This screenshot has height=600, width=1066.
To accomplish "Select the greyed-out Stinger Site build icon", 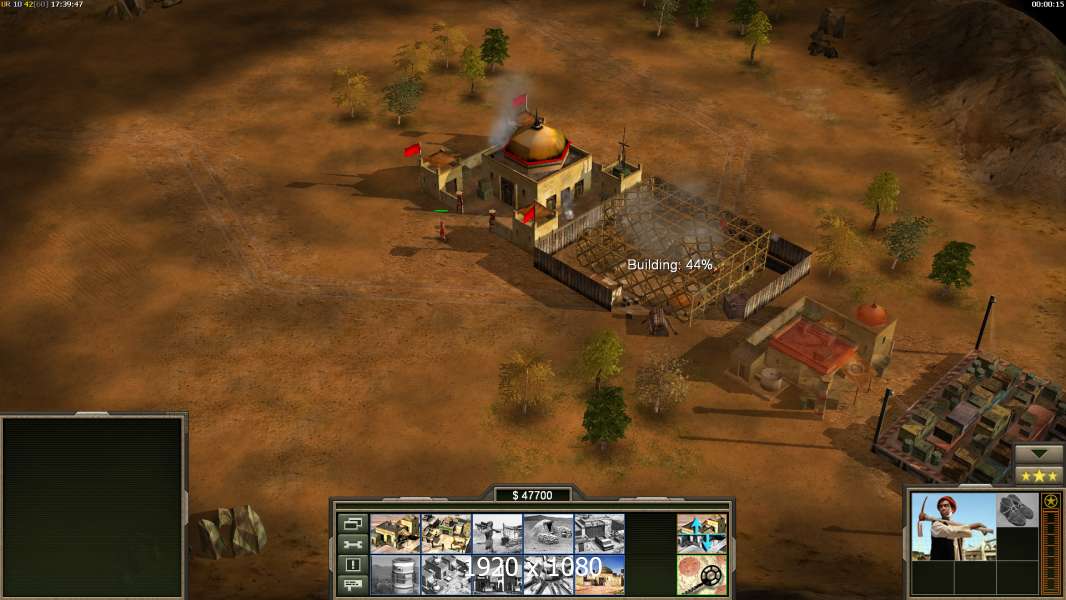I will [x=497, y=533].
